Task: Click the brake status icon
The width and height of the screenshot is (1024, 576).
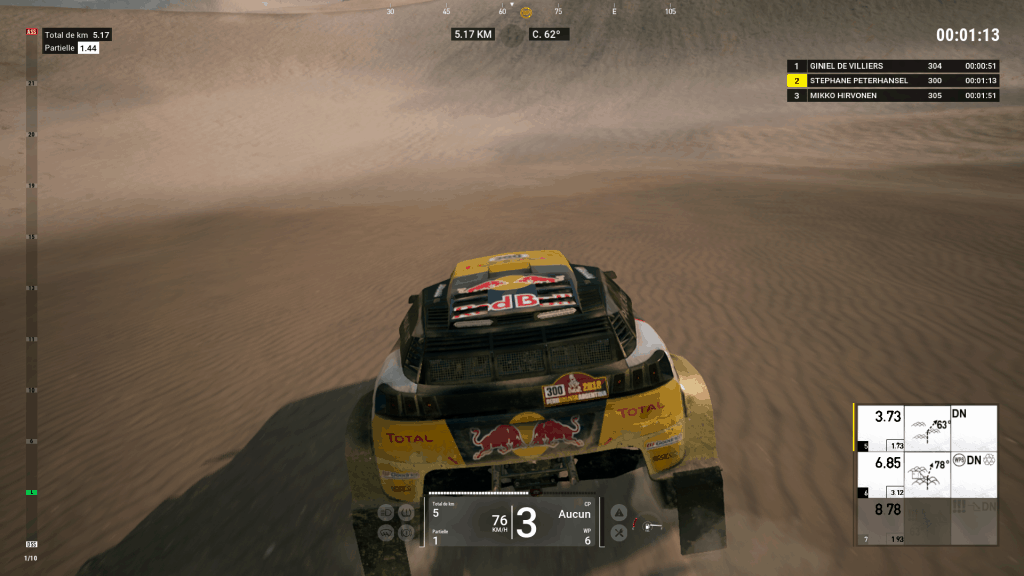Action: (x=406, y=533)
